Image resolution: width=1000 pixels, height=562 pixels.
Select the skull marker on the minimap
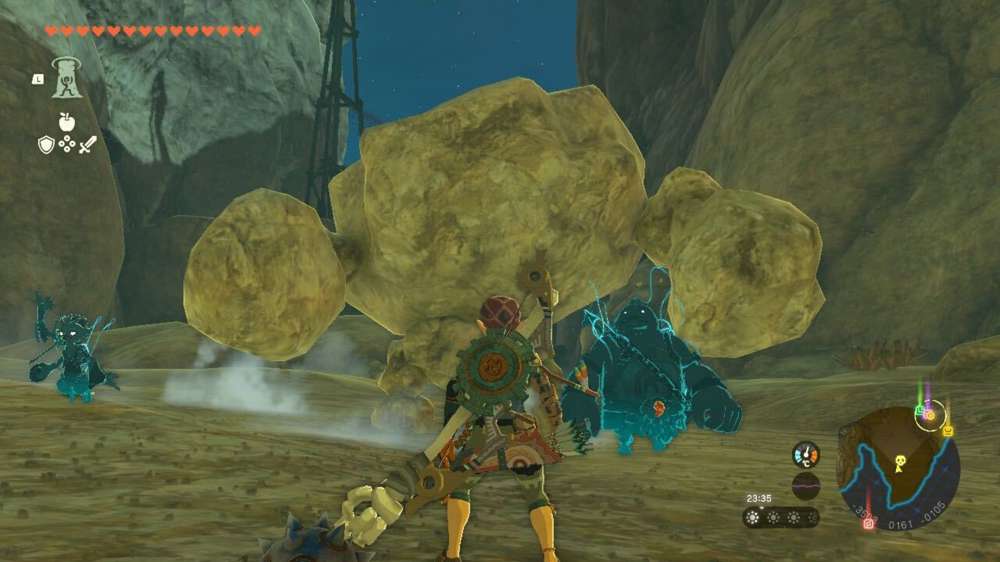tap(899, 462)
